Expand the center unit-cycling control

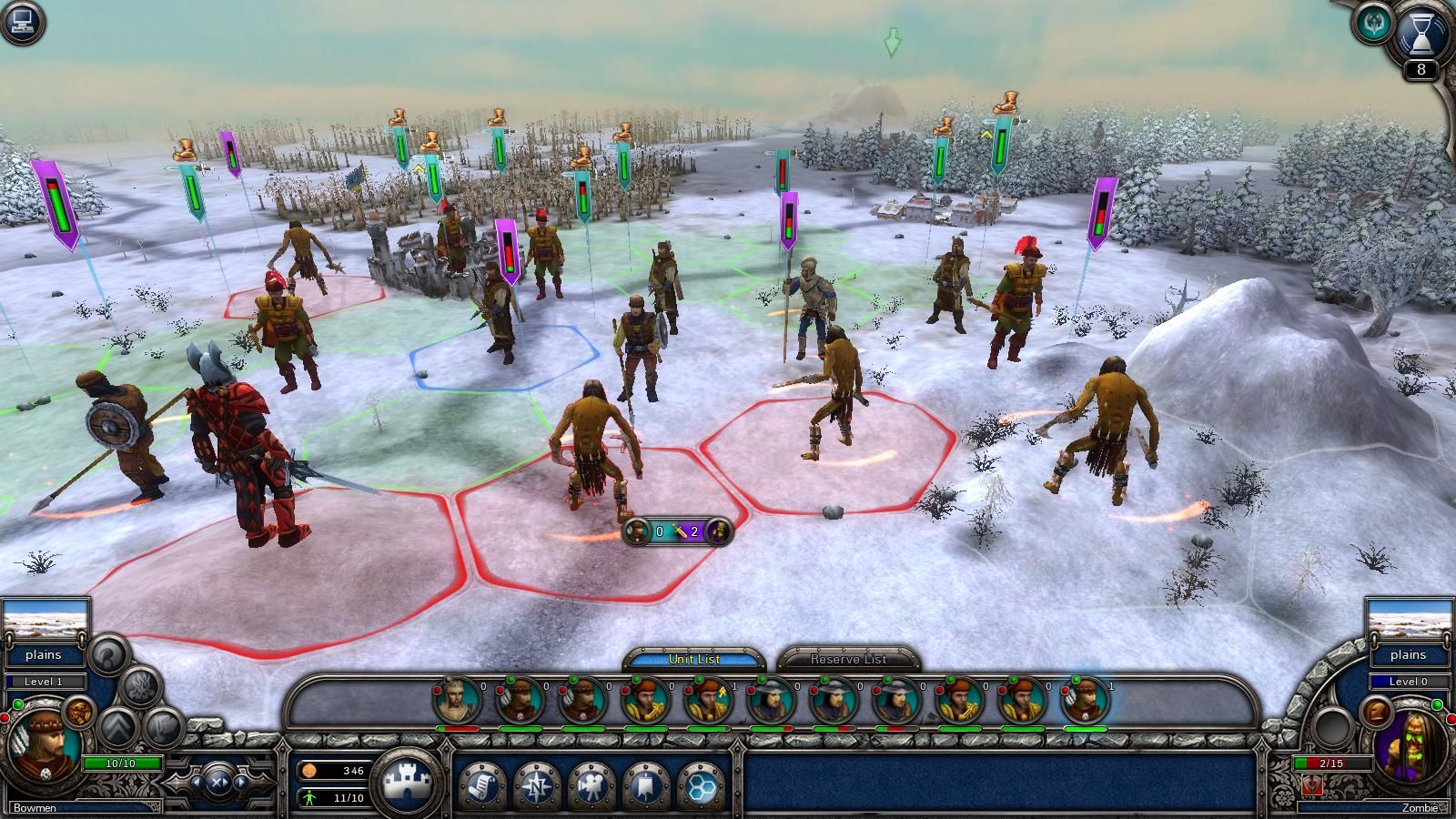click(218, 783)
